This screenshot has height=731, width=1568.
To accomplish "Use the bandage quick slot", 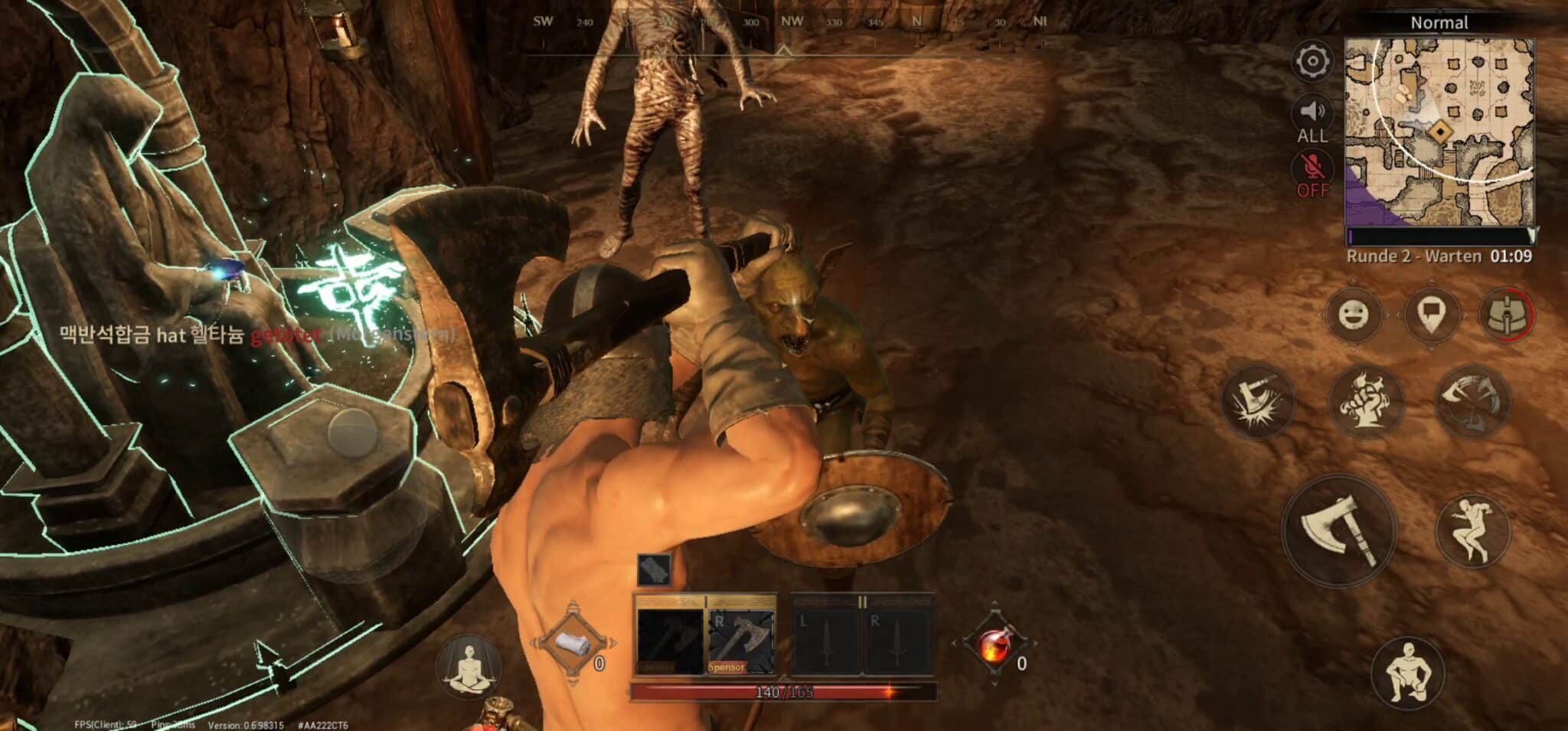I will 573,645.
